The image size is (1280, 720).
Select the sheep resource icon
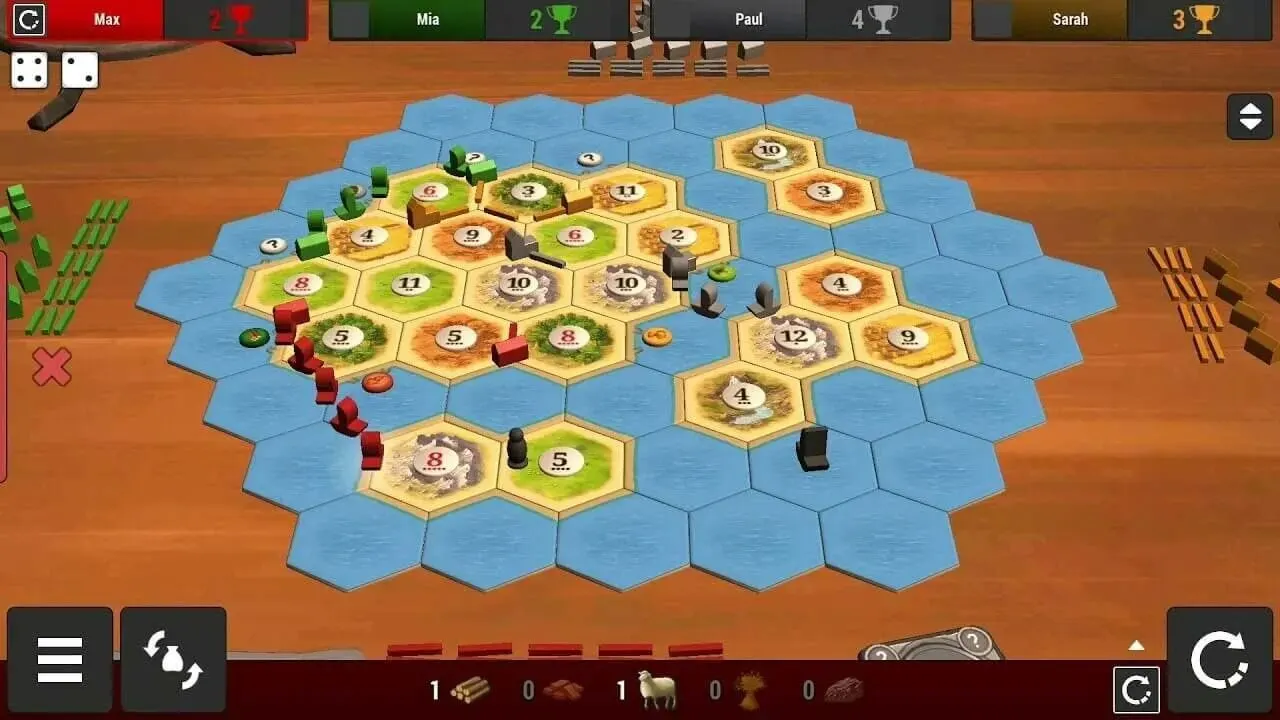(655, 691)
